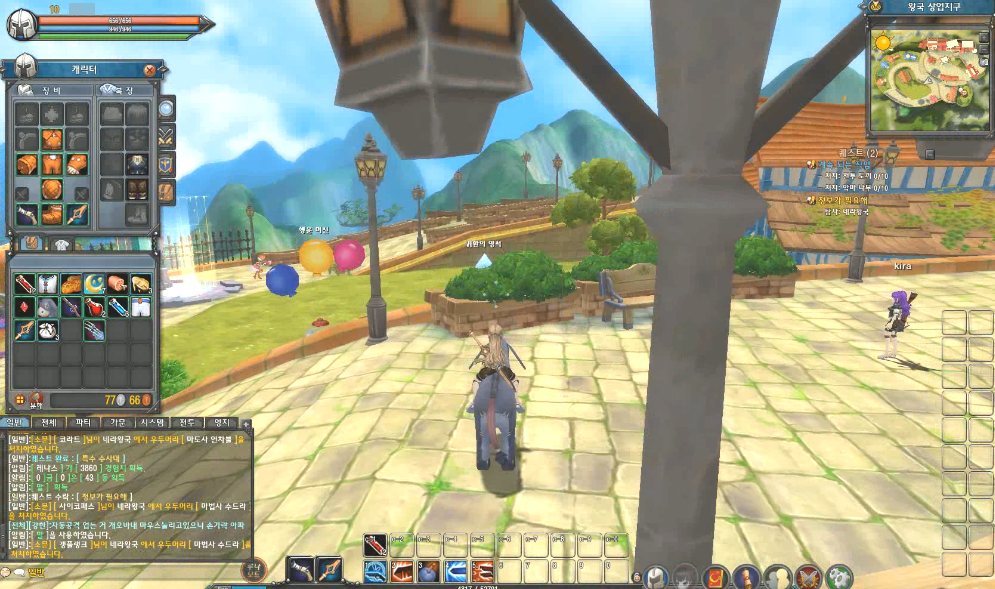
Task: Click the sort button under the bag
Action: [20, 399]
